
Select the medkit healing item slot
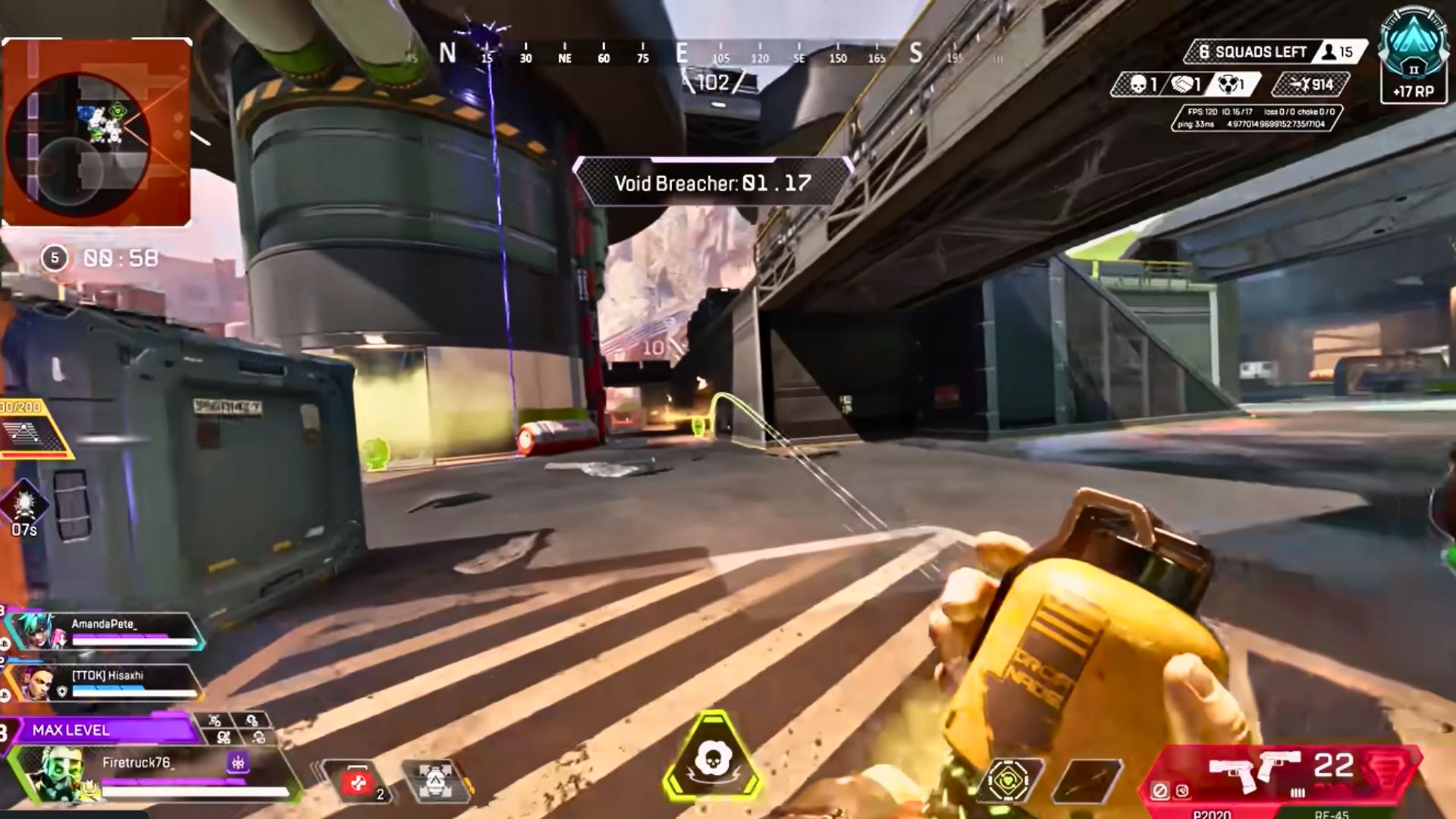[x=358, y=781]
